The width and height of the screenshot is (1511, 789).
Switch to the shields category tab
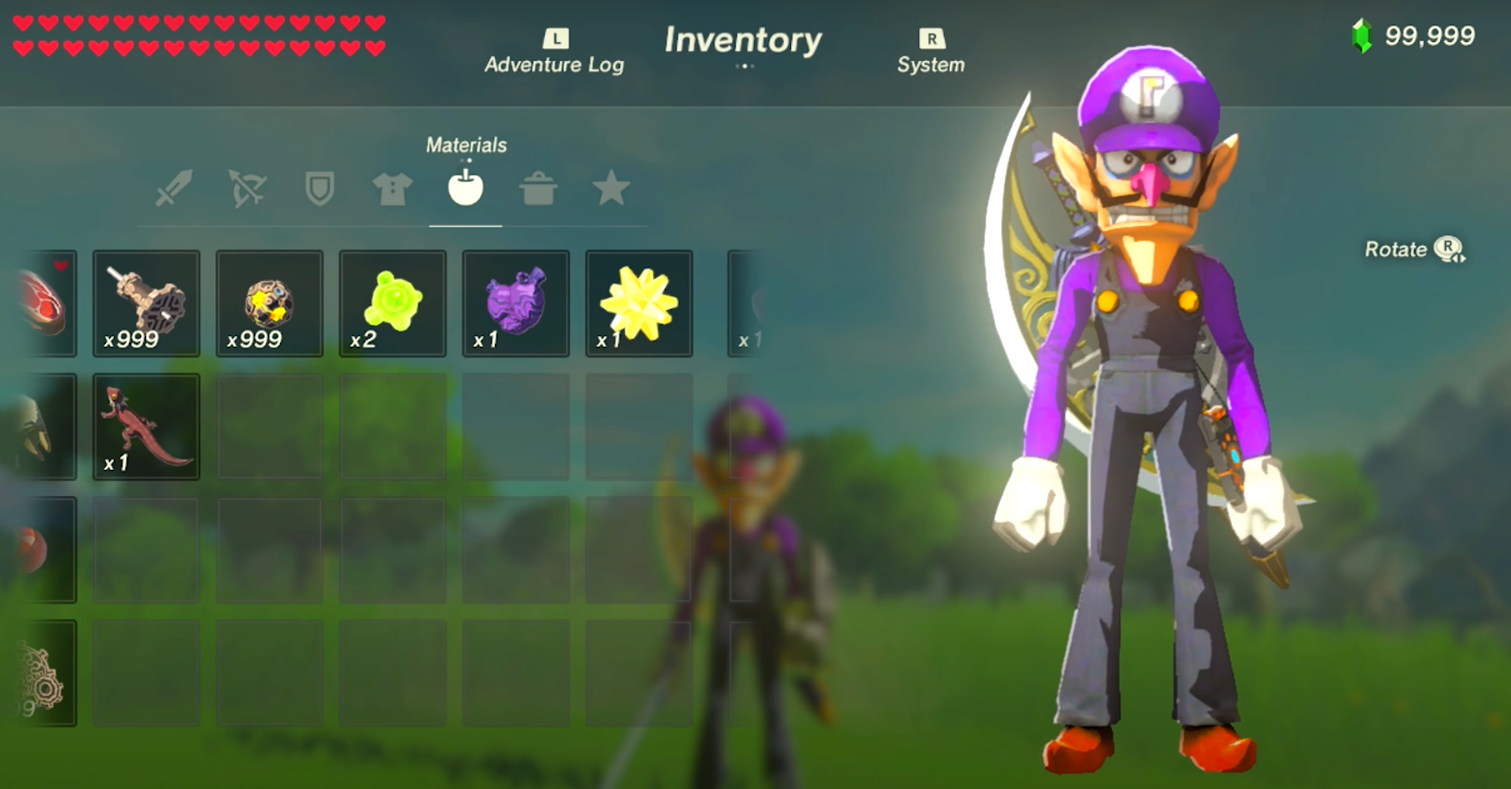coord(319,188)
